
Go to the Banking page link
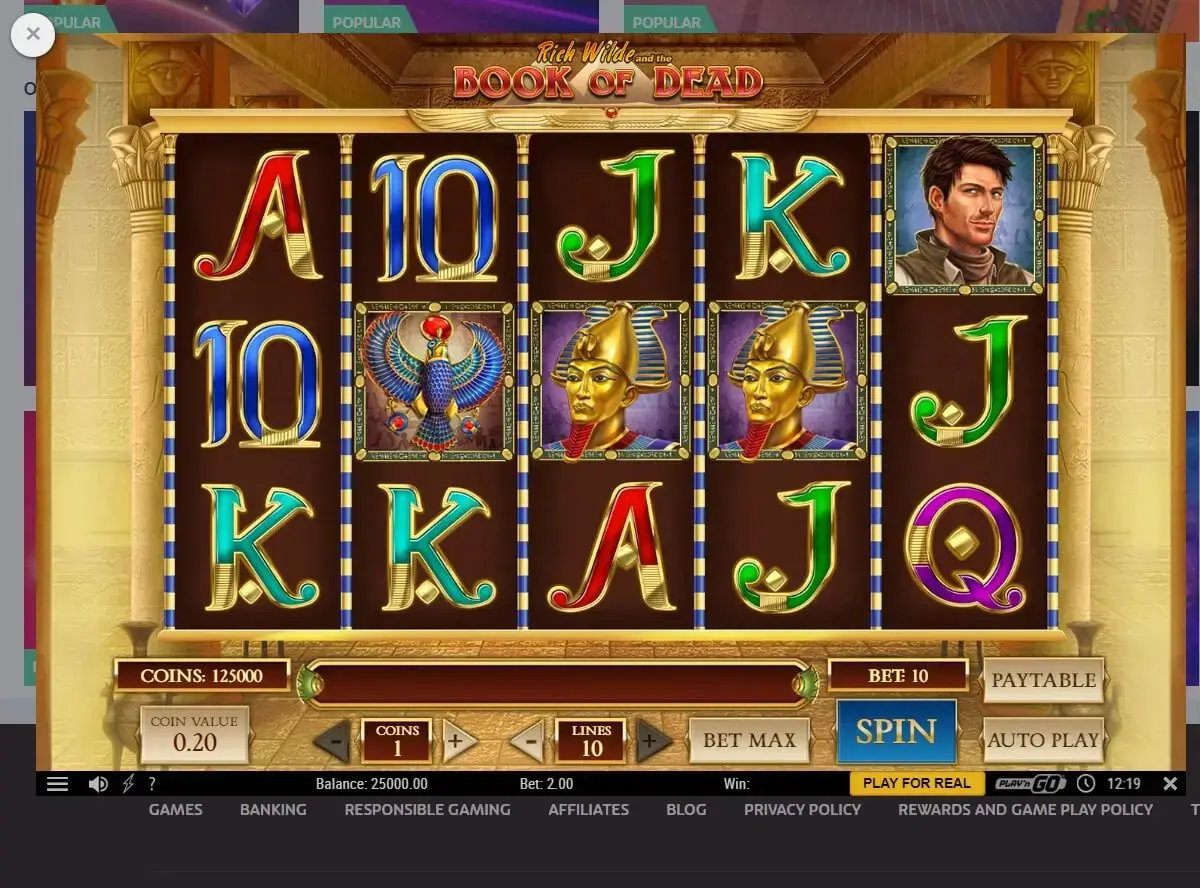click(x=273, y=809)
